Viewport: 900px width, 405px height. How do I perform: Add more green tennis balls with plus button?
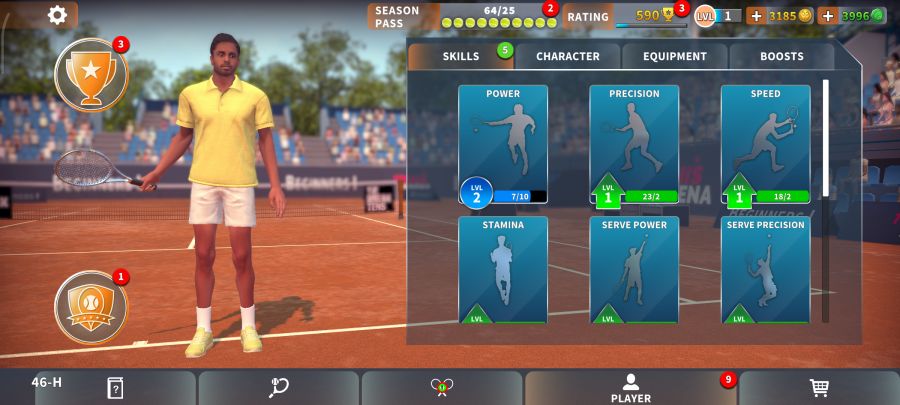(828, 16)
